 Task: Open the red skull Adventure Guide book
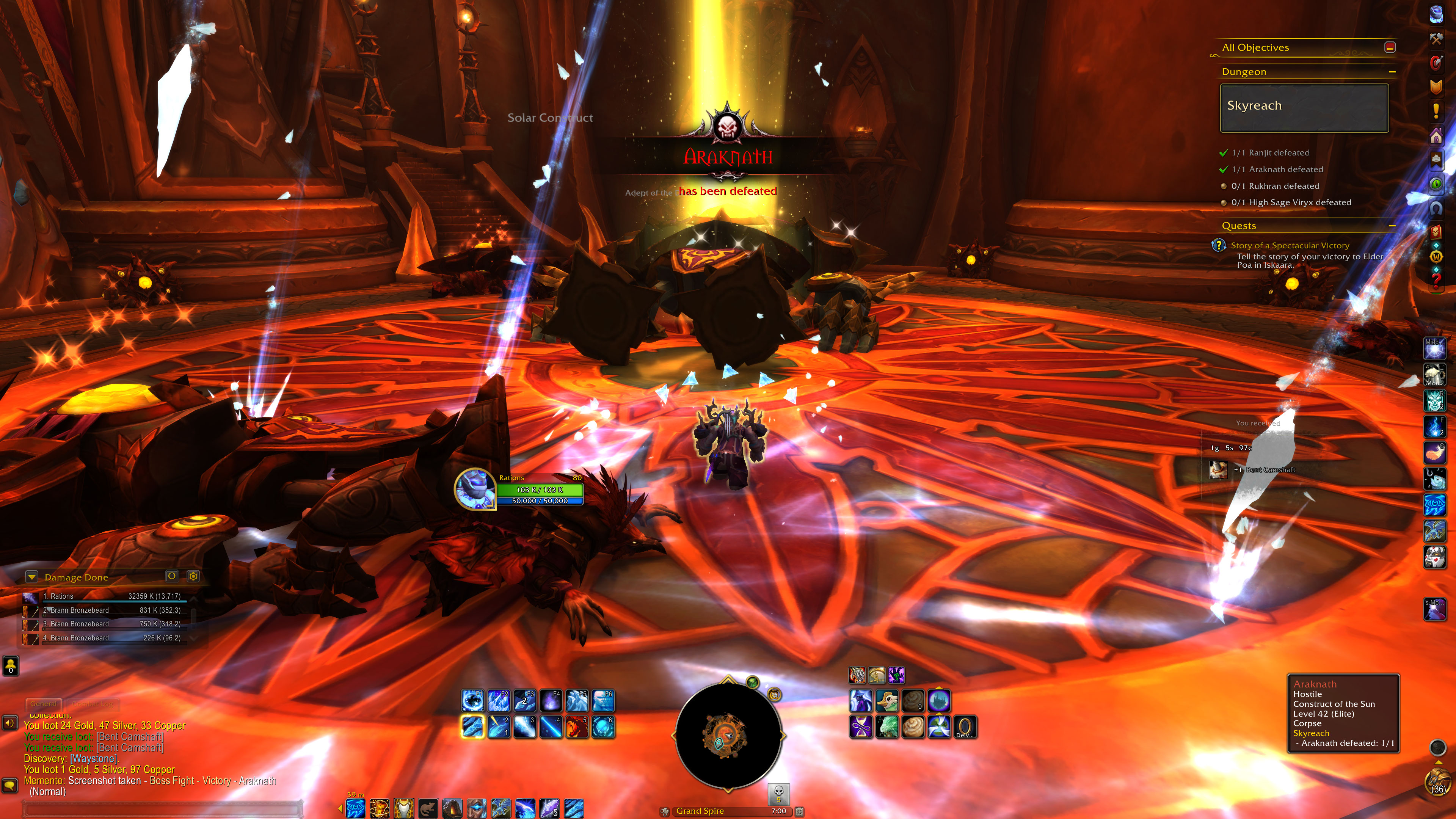[x=1436, y=232]
